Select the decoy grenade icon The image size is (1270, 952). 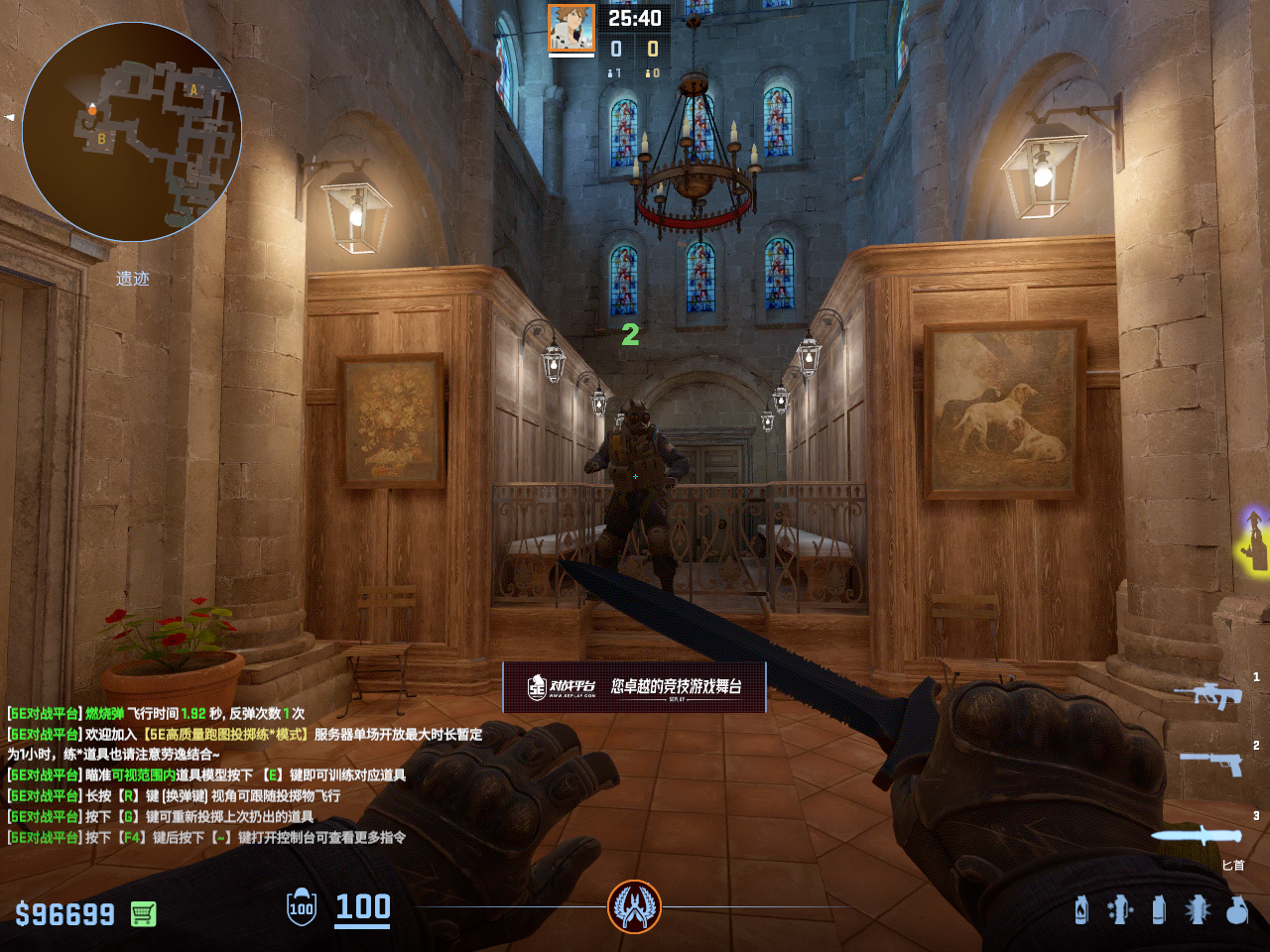(1120, 909)
